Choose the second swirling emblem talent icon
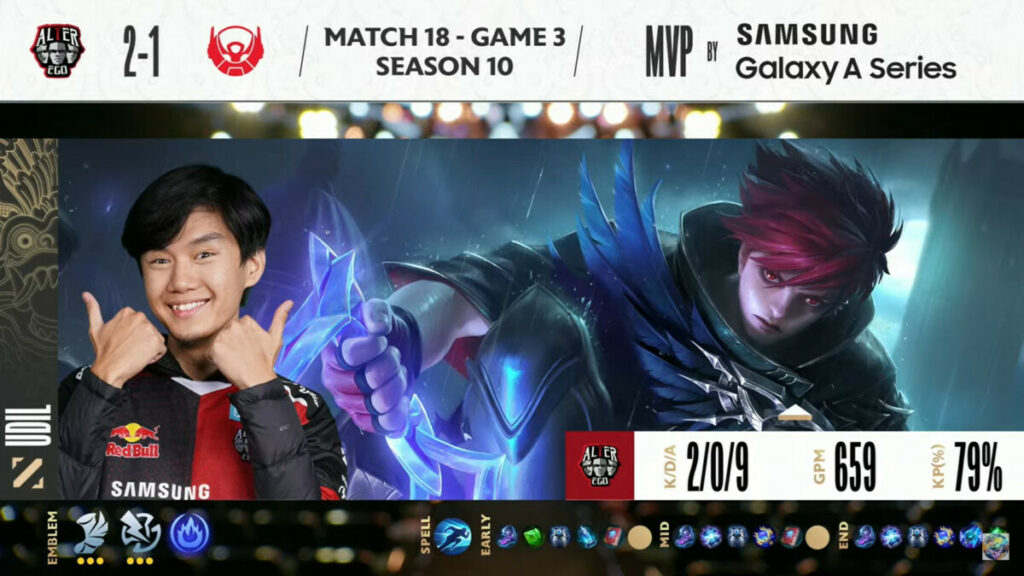Viewport: 1024px width, 576px height. coord(140,531)
